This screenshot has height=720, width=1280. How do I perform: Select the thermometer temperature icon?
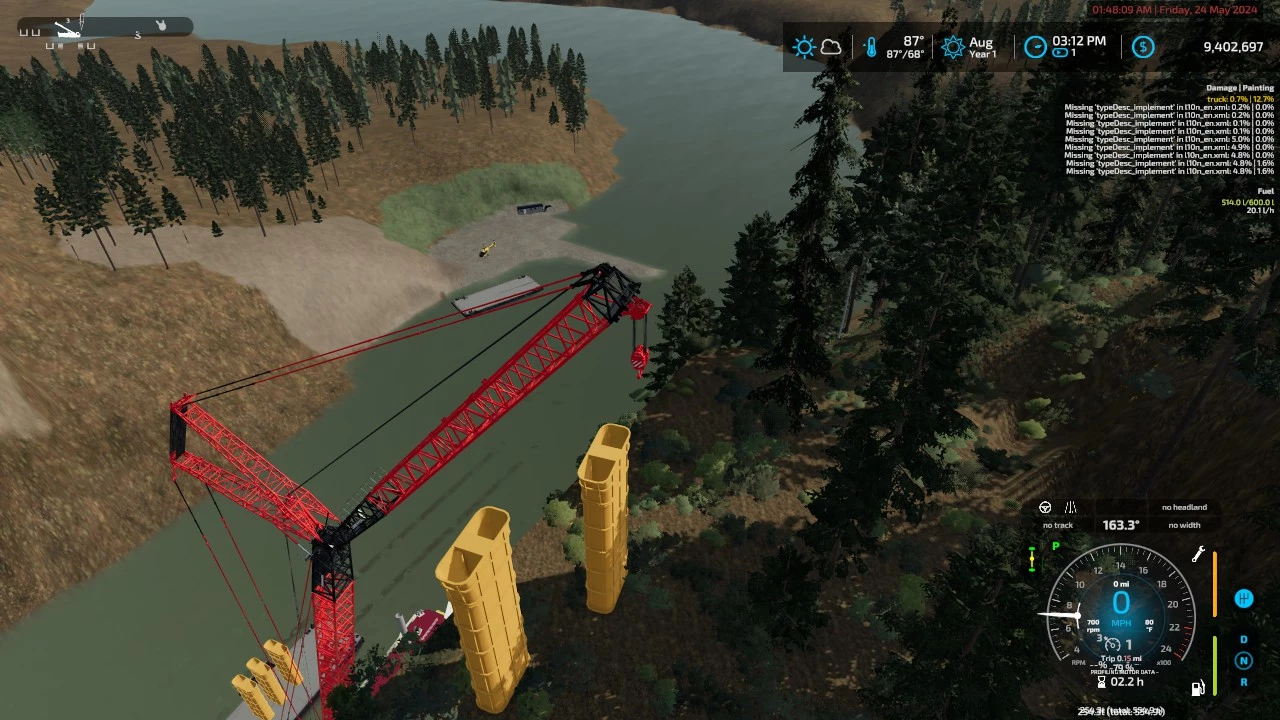871,47
